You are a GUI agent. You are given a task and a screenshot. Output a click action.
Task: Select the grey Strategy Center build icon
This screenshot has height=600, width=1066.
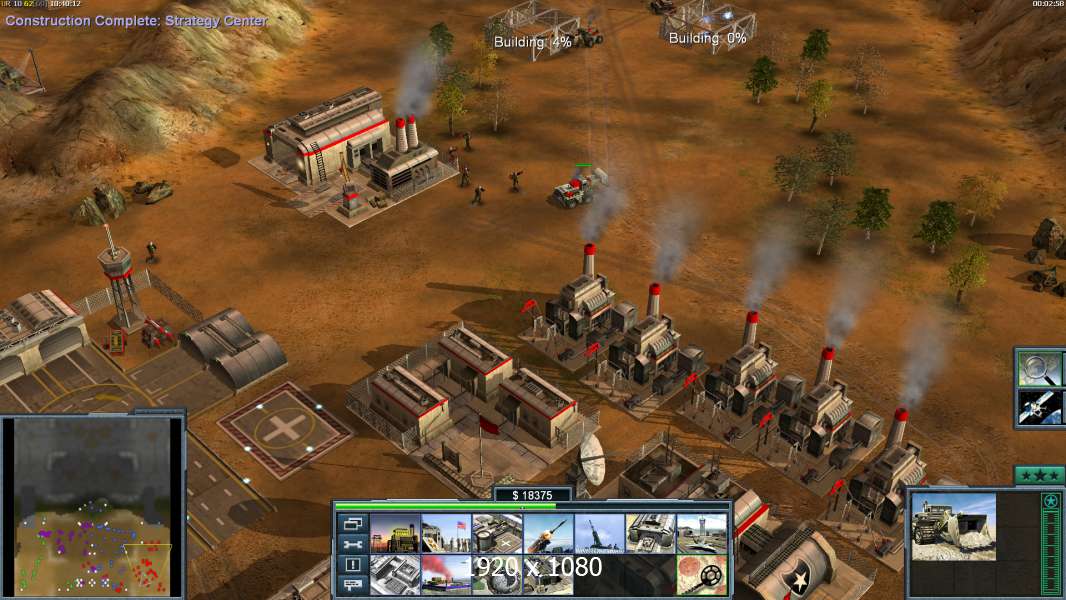[x=395, y=575]
